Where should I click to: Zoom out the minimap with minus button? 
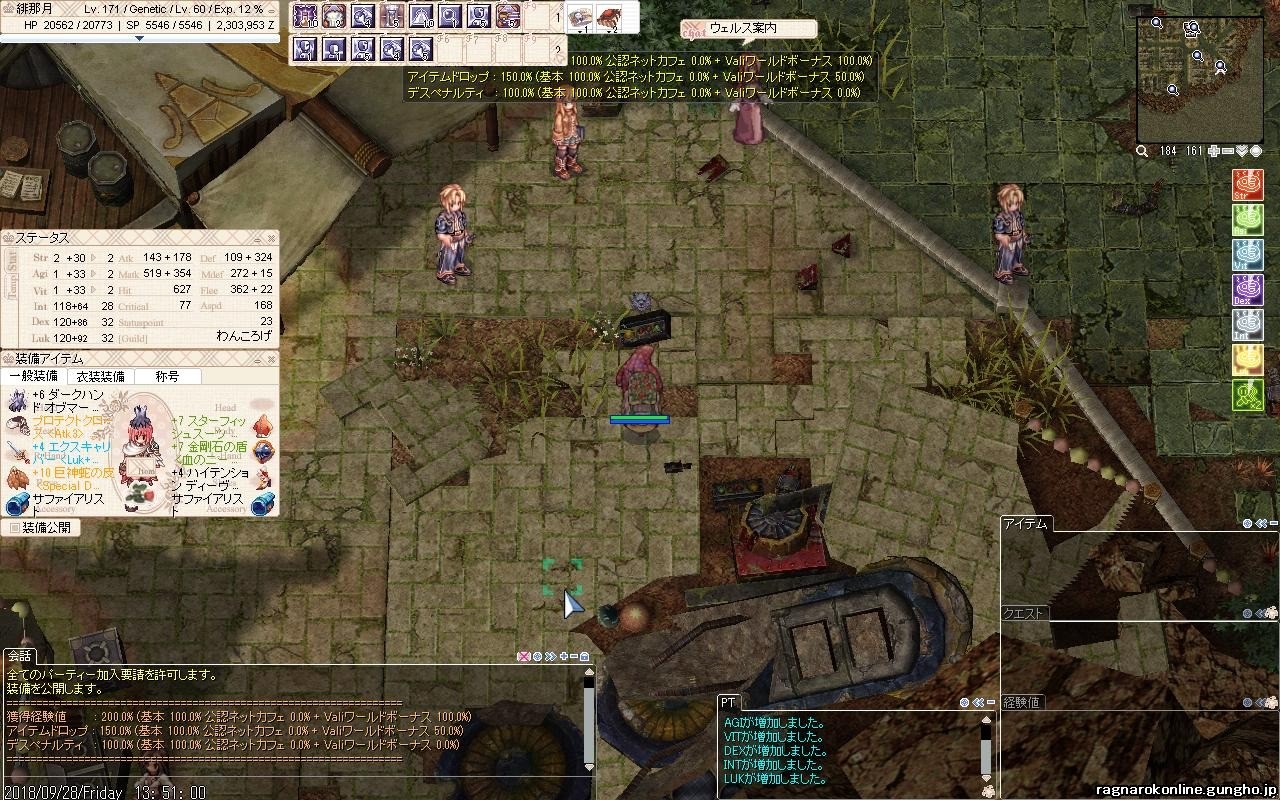coord(1228,151)
